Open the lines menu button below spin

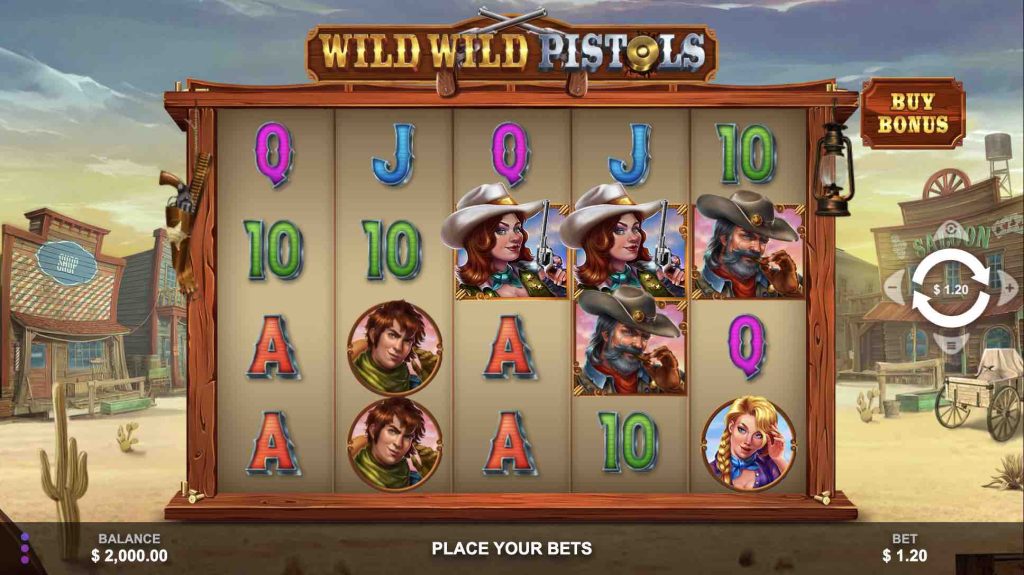pyautogui.click(x=951, y=345)
